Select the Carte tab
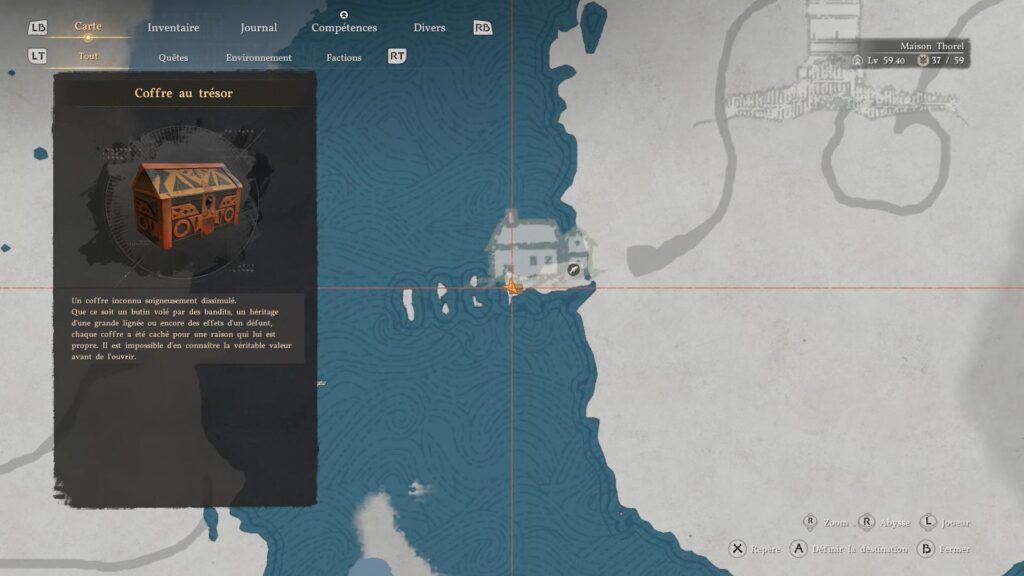The width and height of the screenshot is (1024, 576). point(88,26)
